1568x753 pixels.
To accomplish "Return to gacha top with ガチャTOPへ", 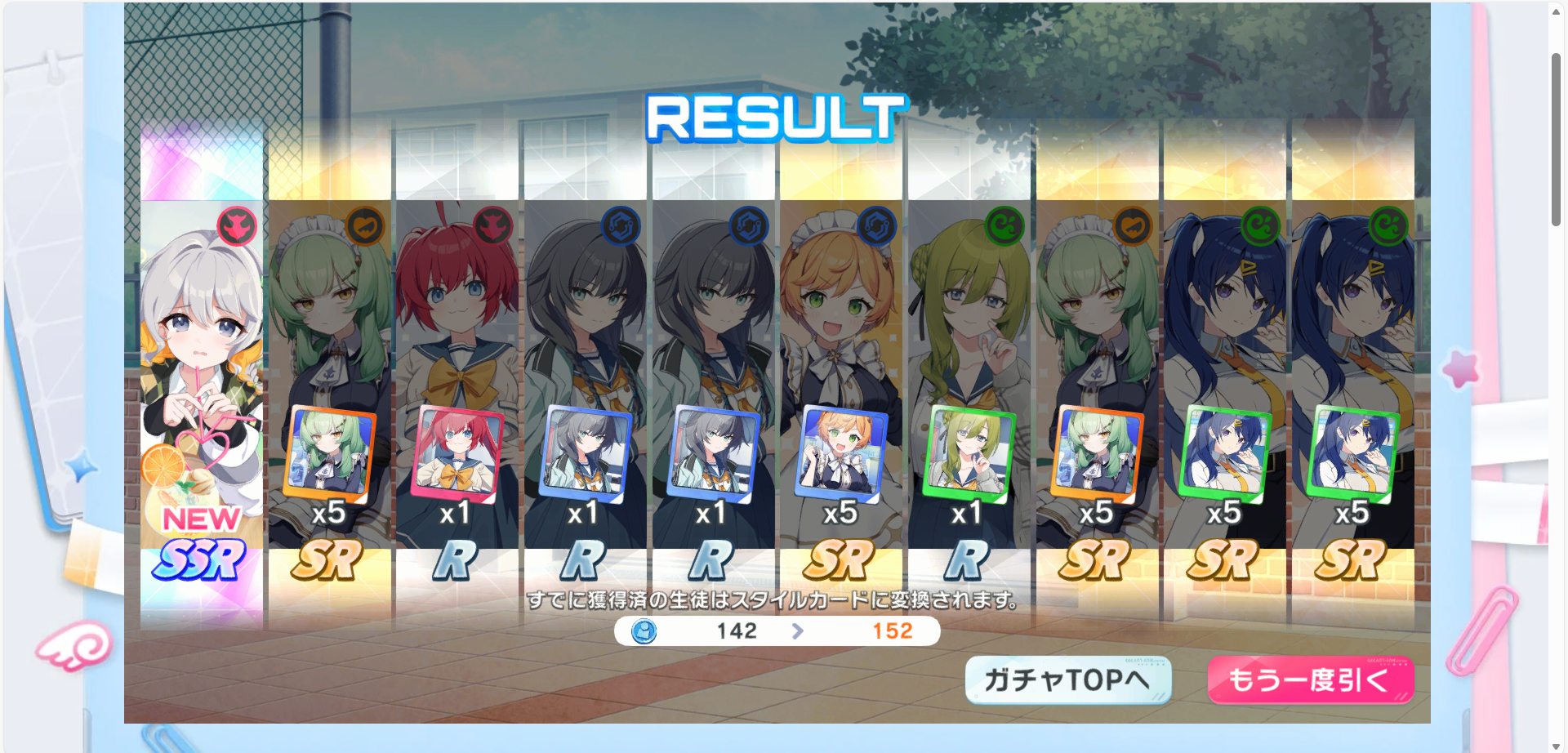I will pyautogui.click(x=1067, y=679).
